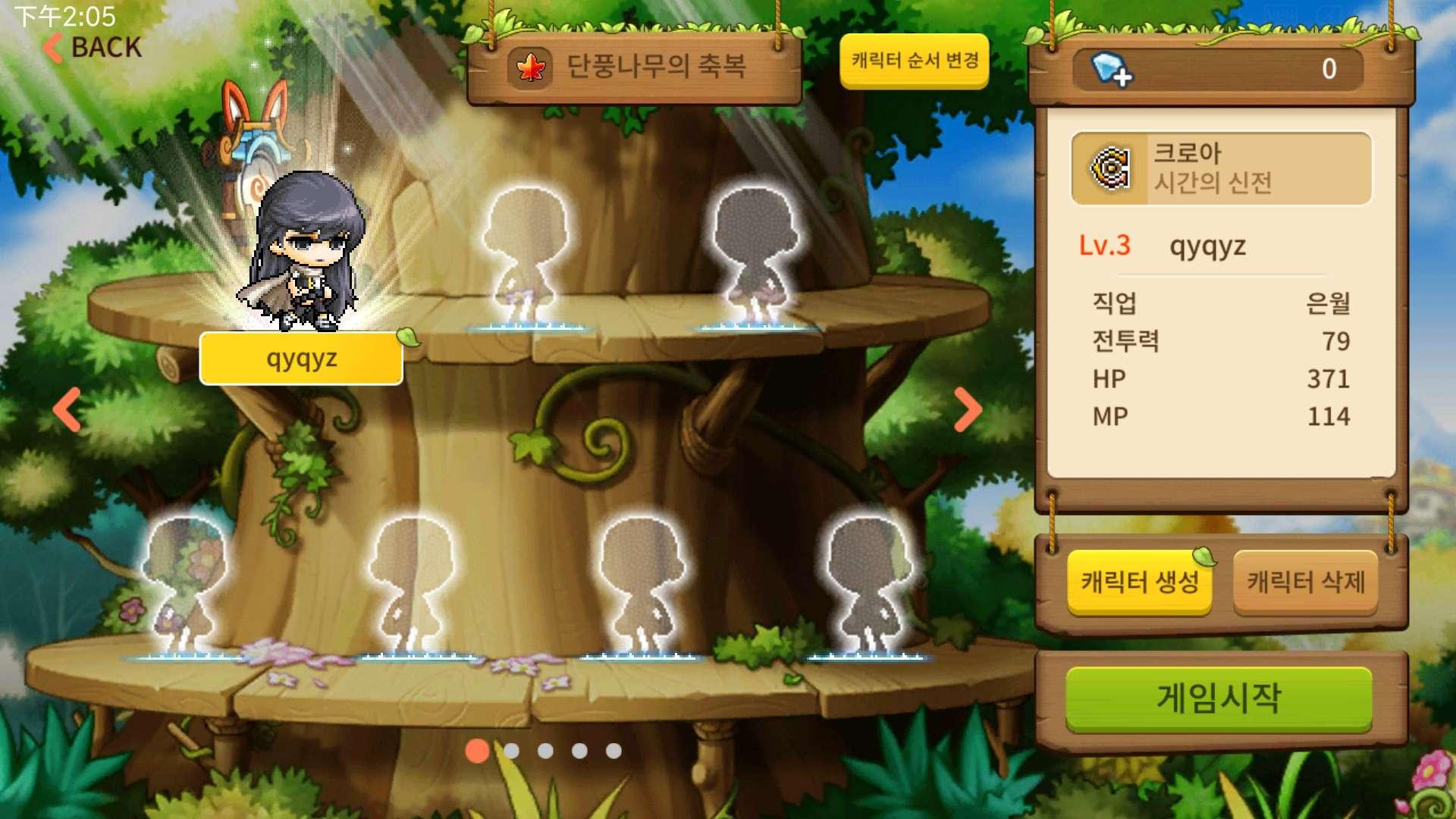Open the previous character page with left arrow
The width and height of the screenshot is (1456, 819).
67,409
